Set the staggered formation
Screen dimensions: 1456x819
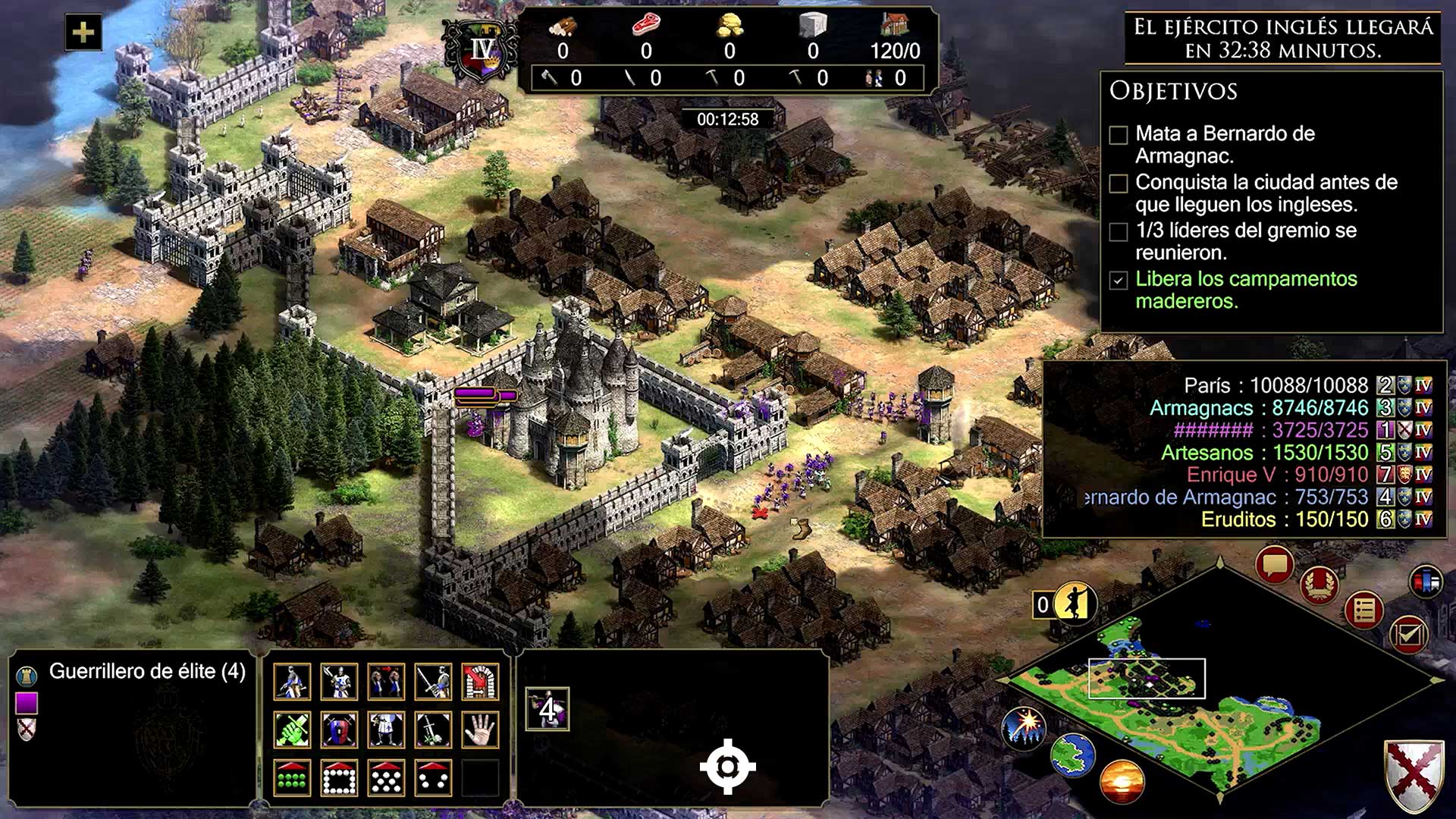pyautogui.click(x=386, y=778)
